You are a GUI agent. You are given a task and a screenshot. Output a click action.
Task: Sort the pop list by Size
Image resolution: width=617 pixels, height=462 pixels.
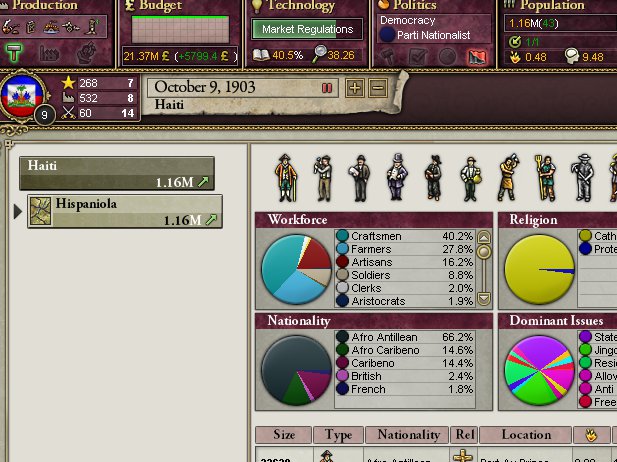[284, 435]
